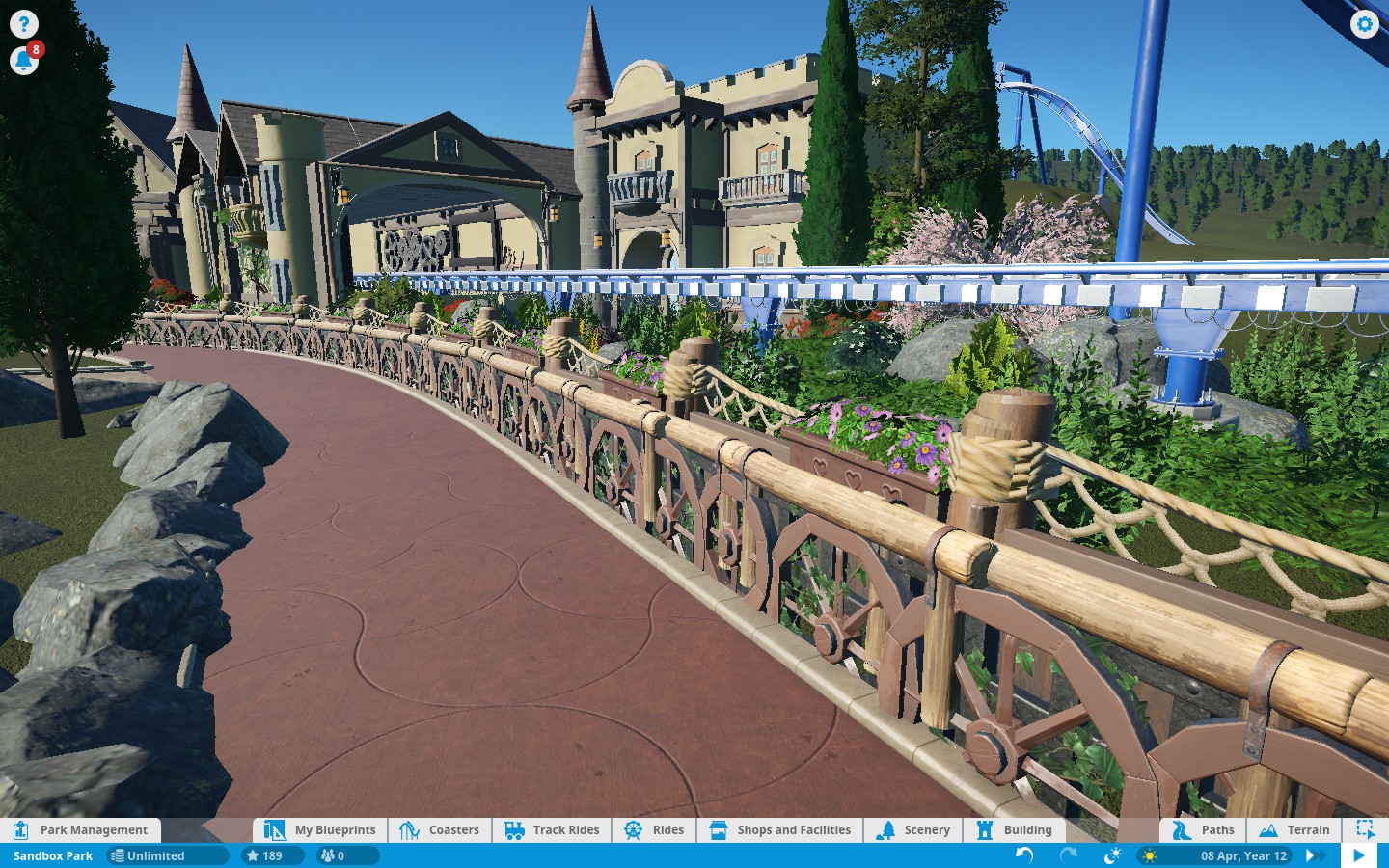Switch to the Scenery browser
The image size is (1389, 868).
(913, 829)
